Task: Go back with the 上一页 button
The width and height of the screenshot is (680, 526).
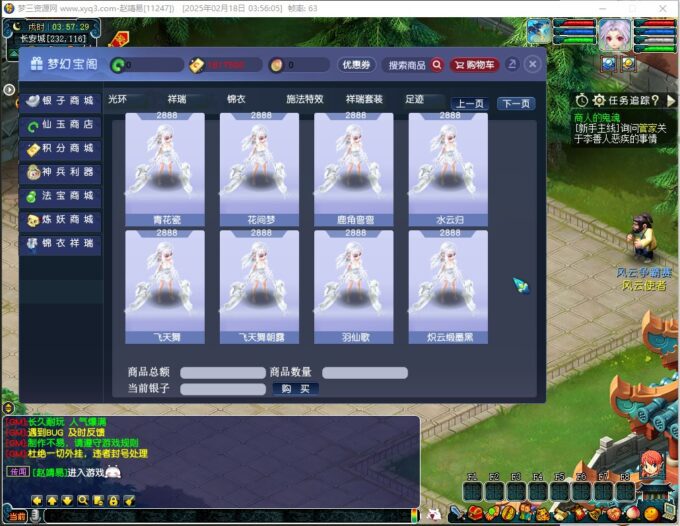Action: pyautogui.click(x=469, y=103)
